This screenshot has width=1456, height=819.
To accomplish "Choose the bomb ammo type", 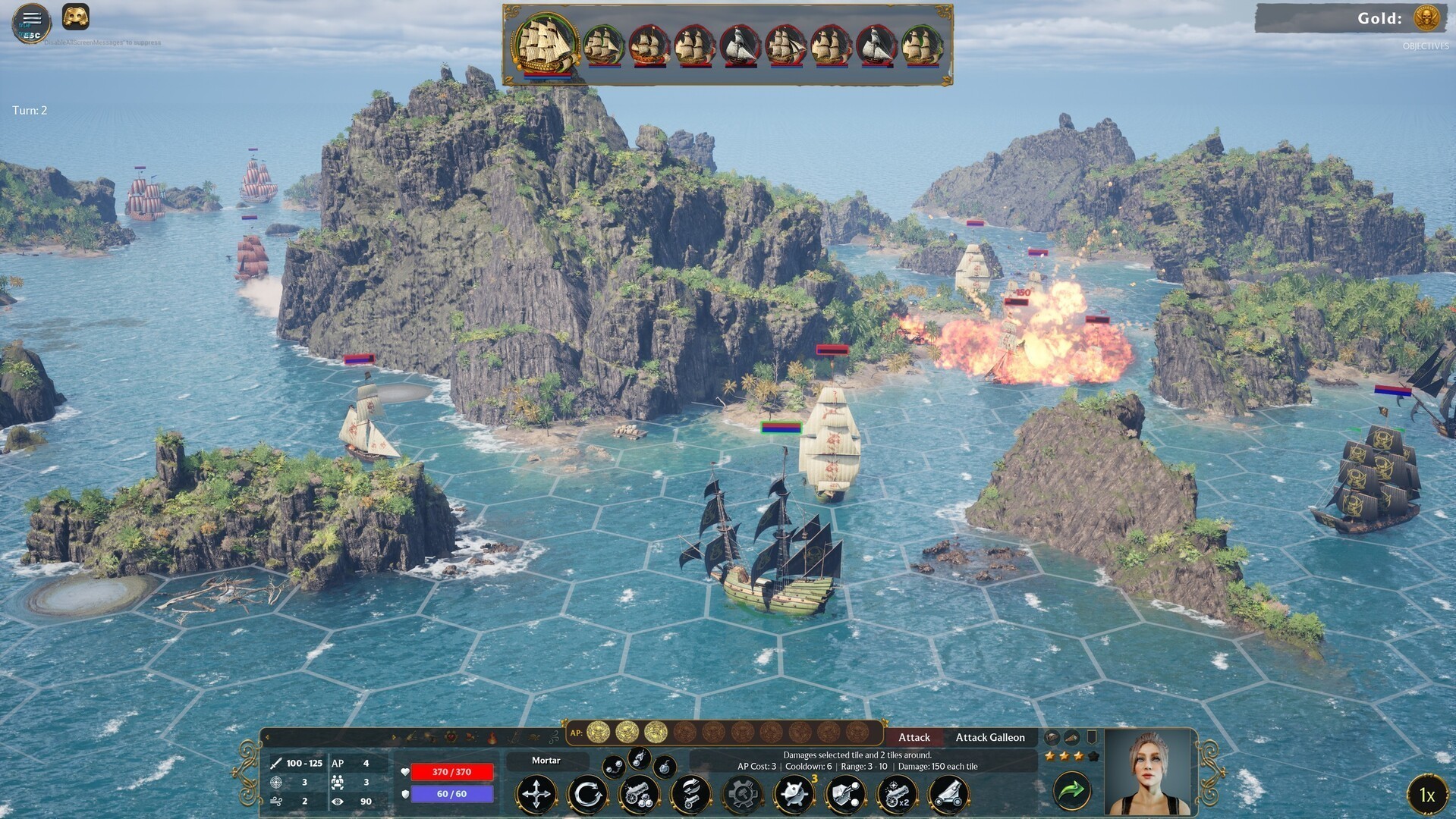I will [x=665, y=767].
